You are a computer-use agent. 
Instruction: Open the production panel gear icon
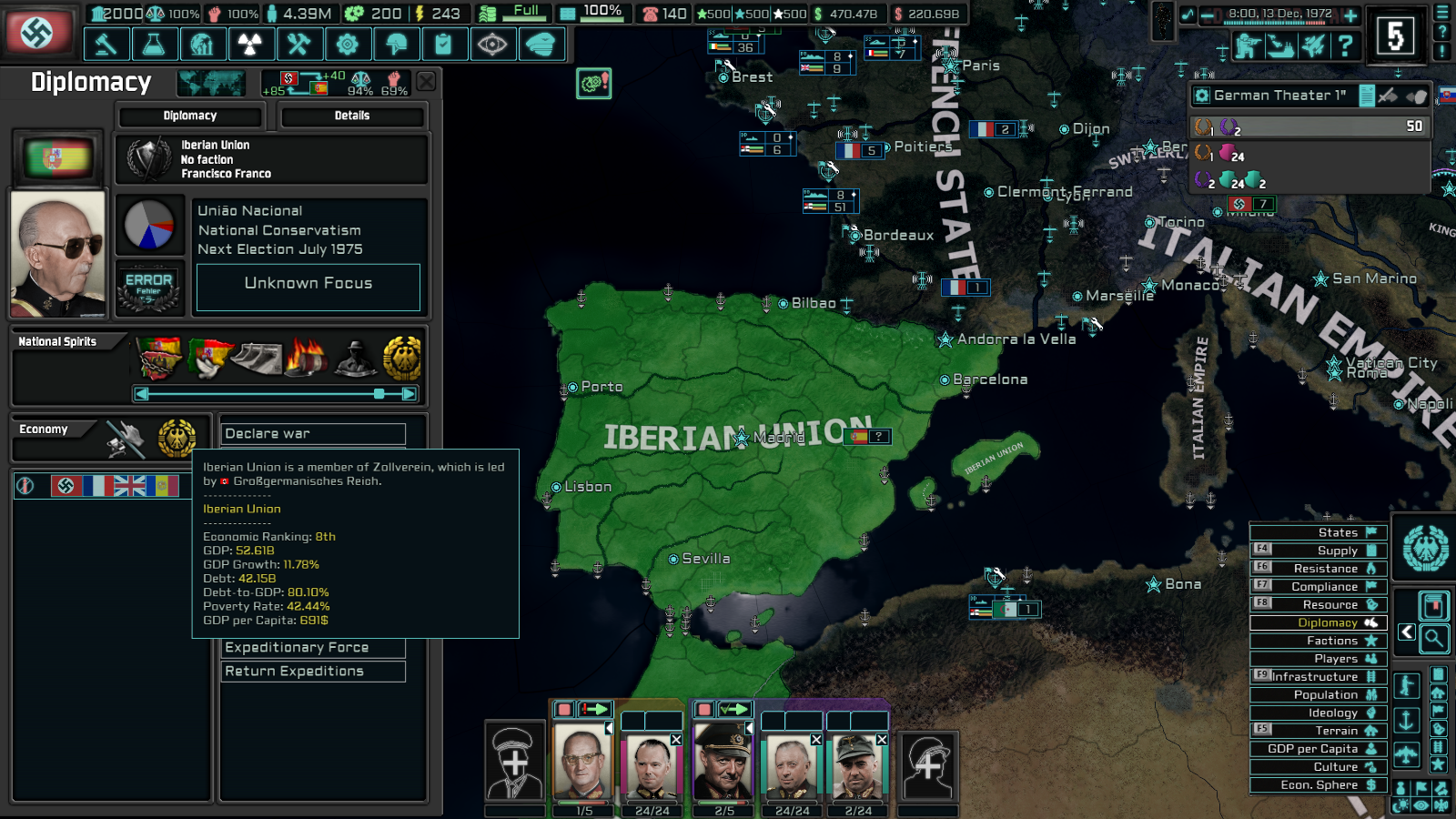(x=349, y=44)
